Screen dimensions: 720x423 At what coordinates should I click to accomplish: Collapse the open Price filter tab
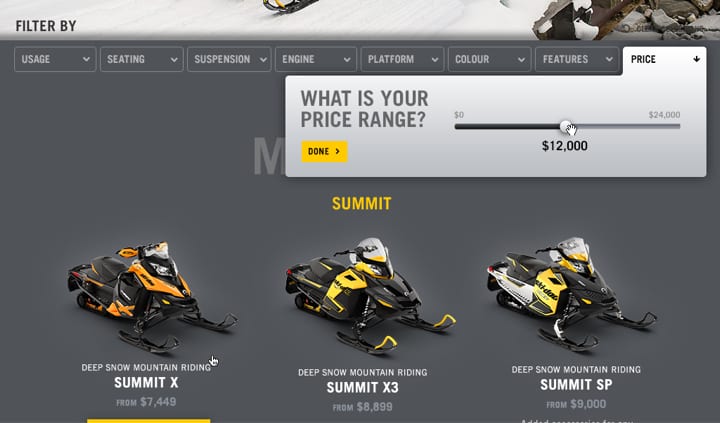pos(664,60)
